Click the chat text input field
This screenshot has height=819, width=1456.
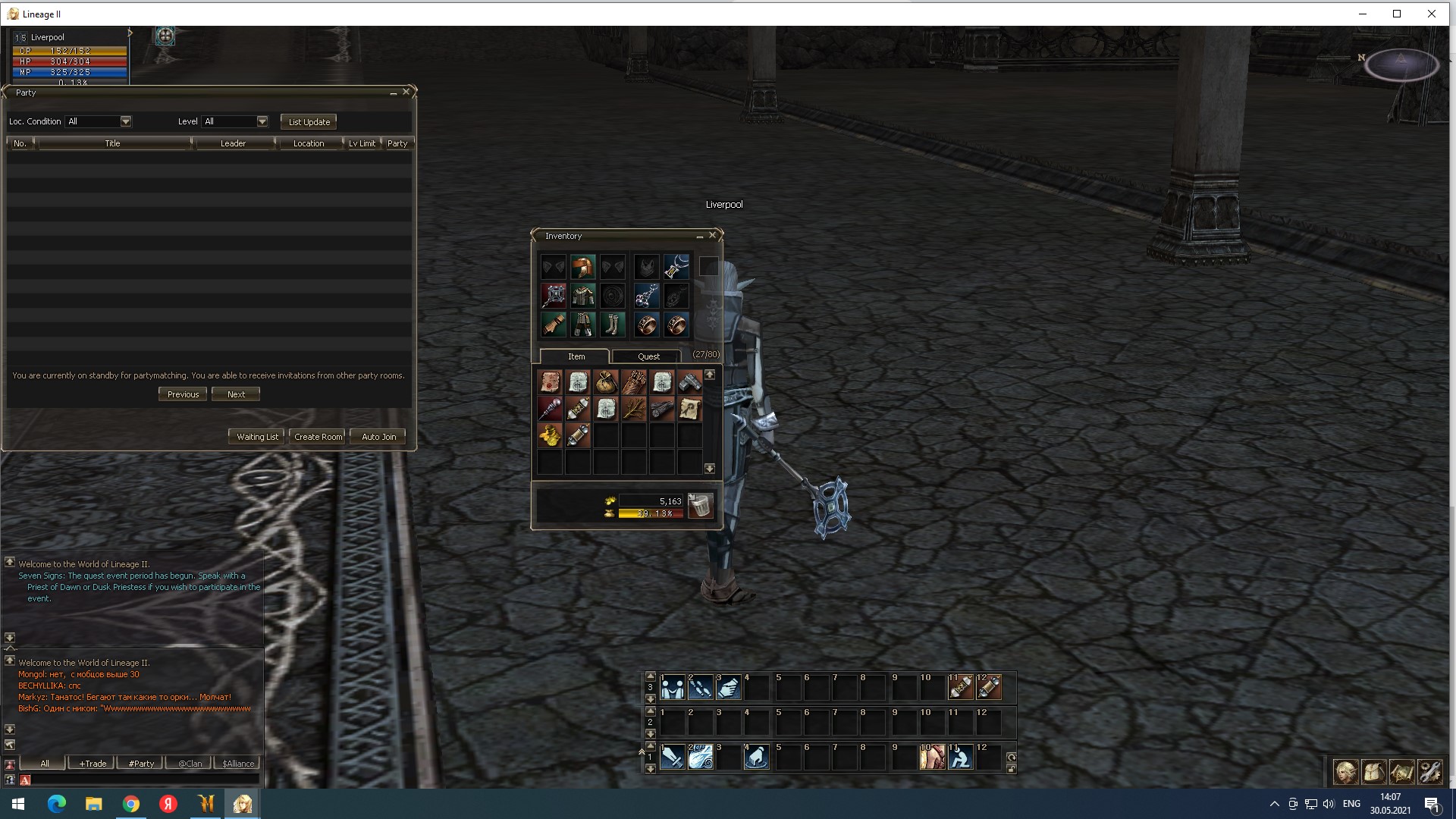click(x=144, y=780)
